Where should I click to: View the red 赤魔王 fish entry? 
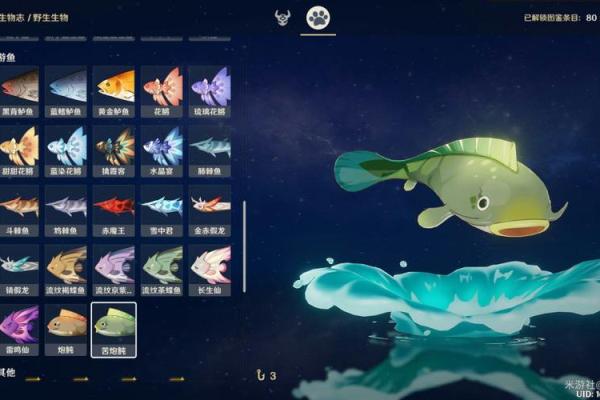click(114, 206)
